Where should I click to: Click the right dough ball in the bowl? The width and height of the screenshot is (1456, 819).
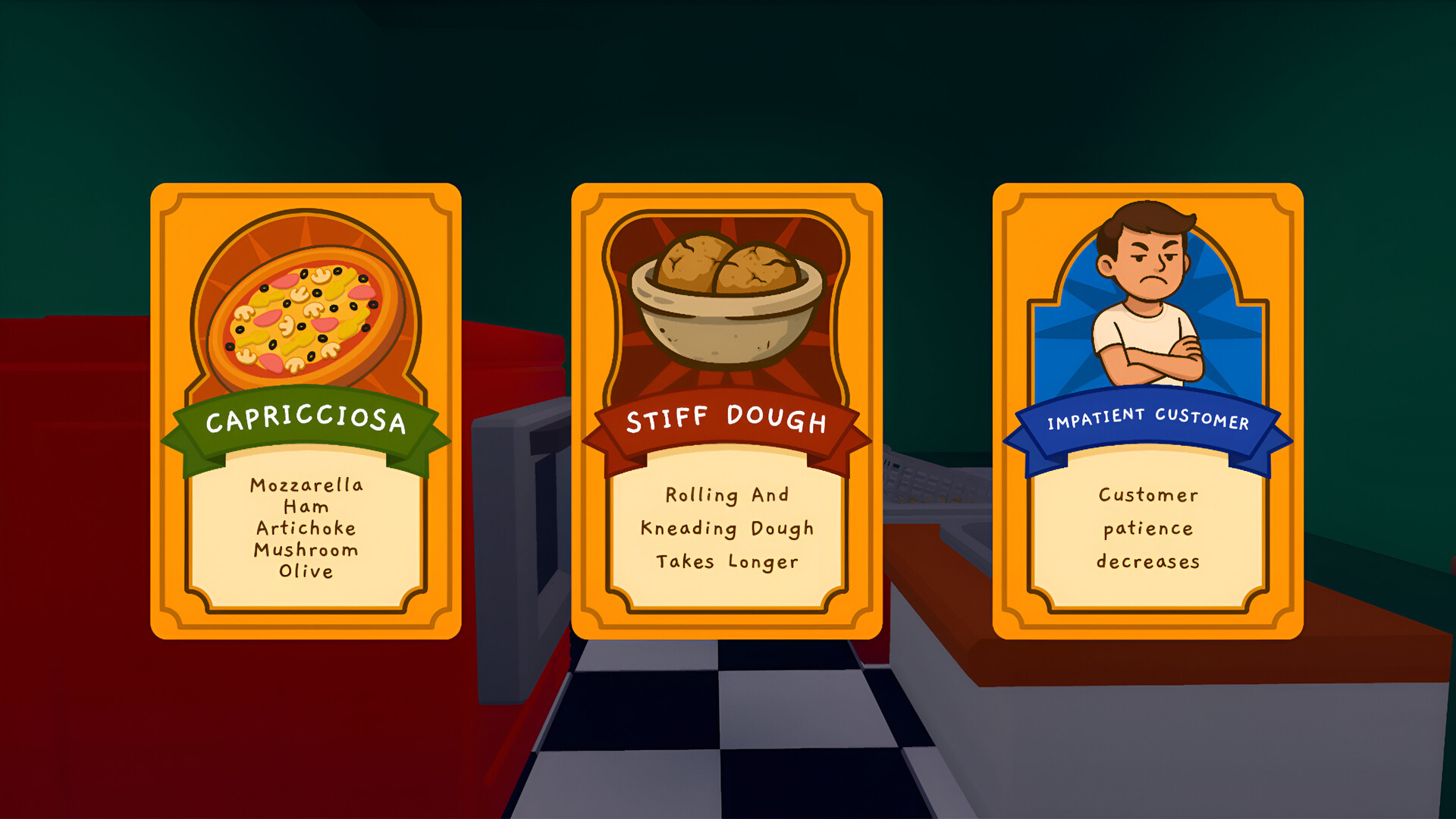pos(758,265)
